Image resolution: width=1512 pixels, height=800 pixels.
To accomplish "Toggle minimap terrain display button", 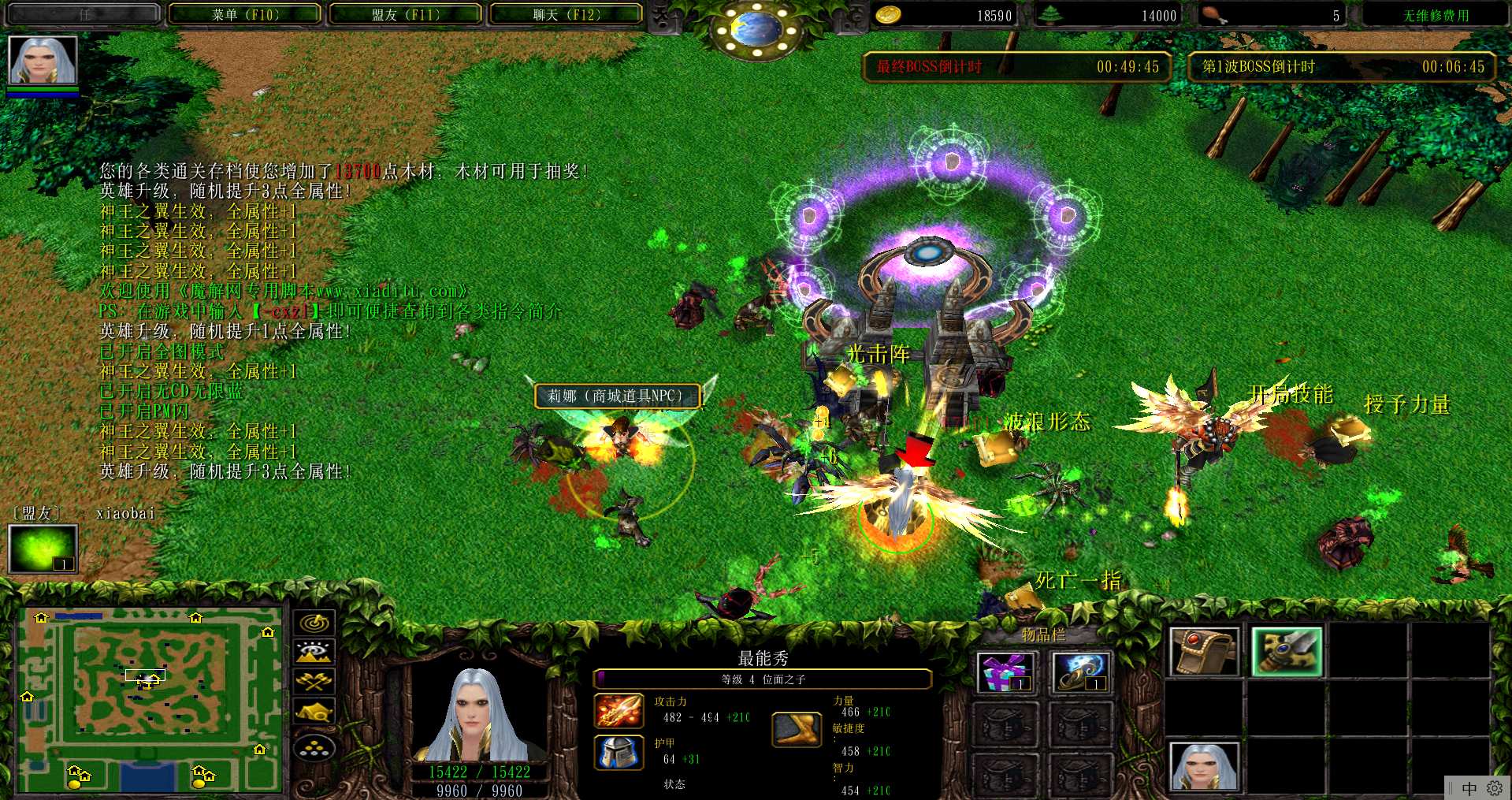I will pos(314,652).
